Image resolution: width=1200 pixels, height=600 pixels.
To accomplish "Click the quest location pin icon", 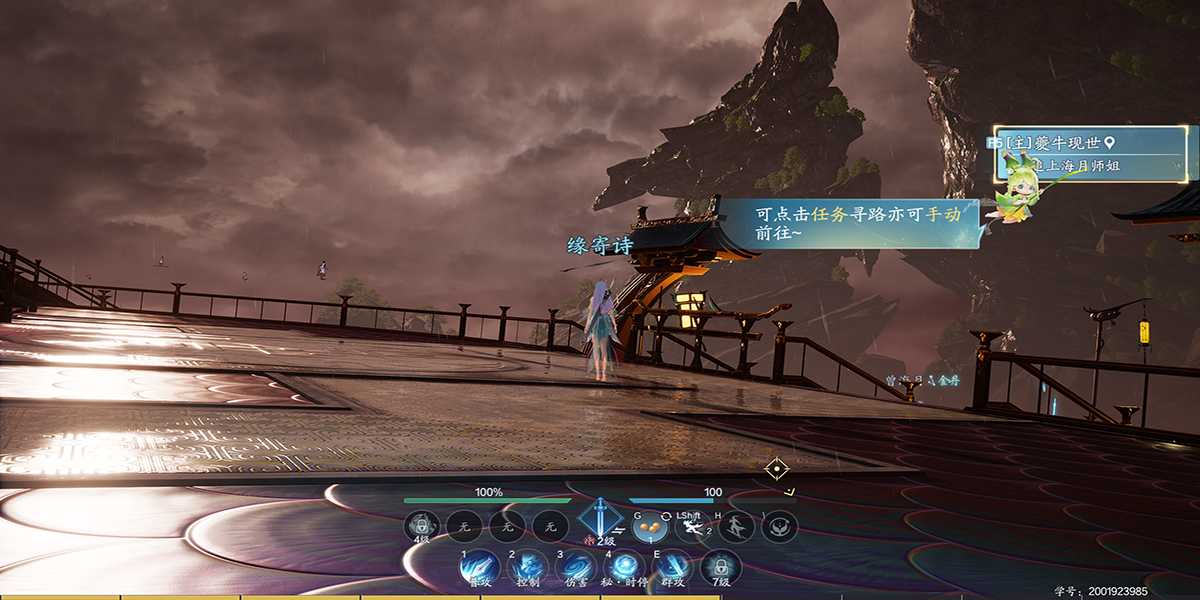I will [1108, 144].
